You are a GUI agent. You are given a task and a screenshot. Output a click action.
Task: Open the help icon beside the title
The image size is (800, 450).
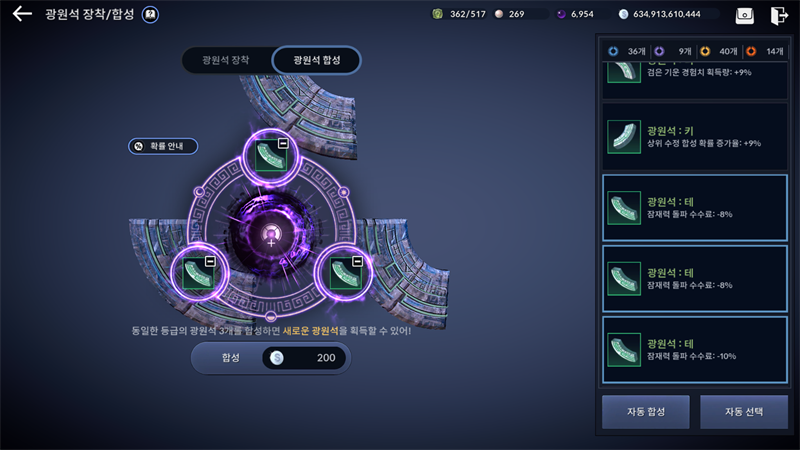(150, 15)
